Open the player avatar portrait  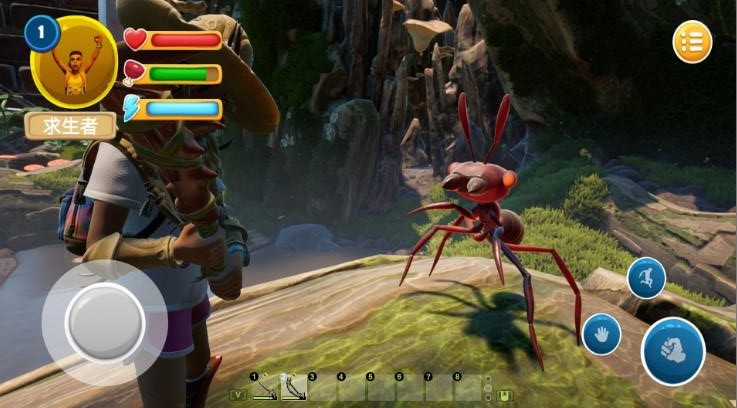coord(74,62)
